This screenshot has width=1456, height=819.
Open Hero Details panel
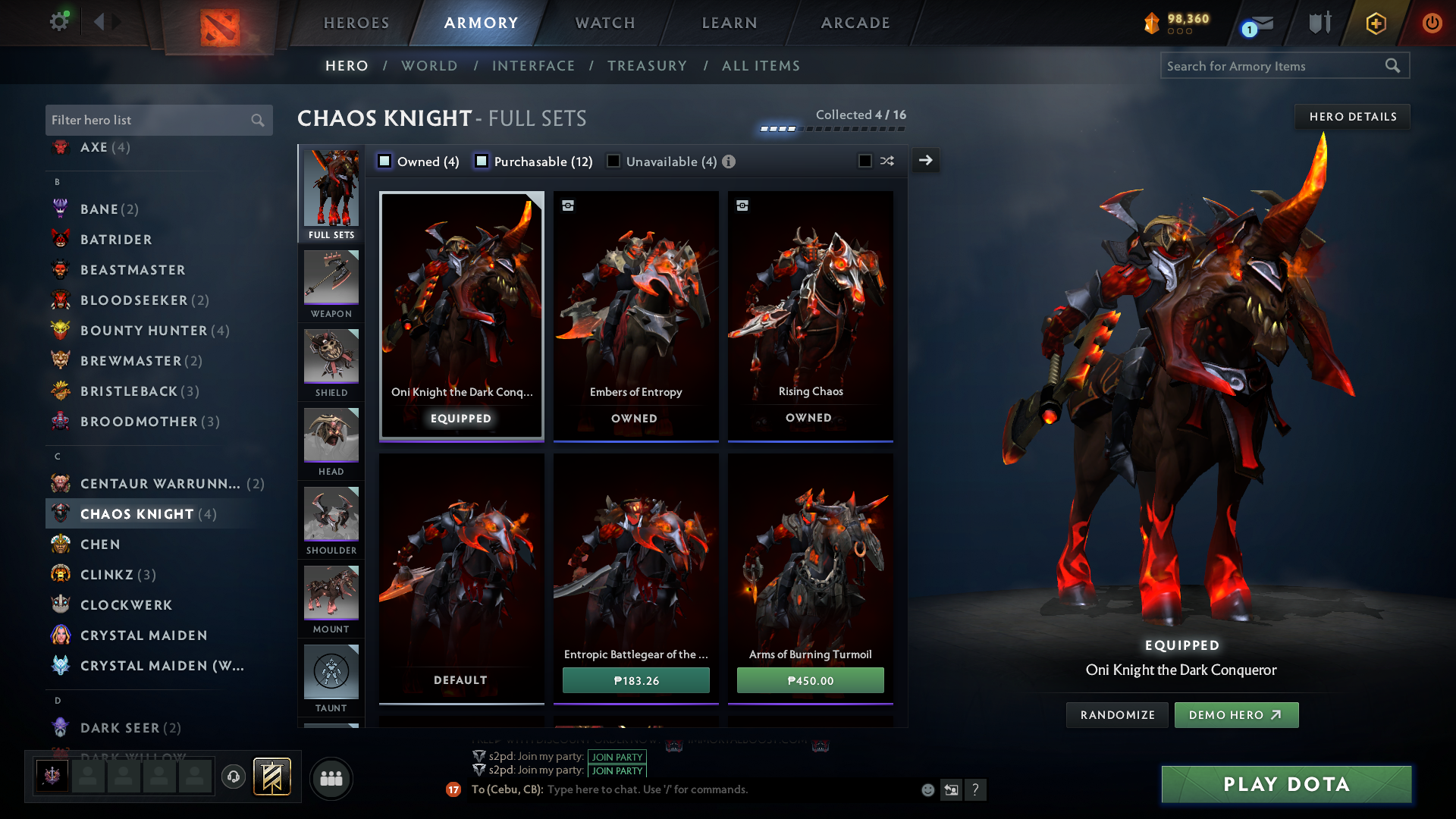coord(1352,117)
